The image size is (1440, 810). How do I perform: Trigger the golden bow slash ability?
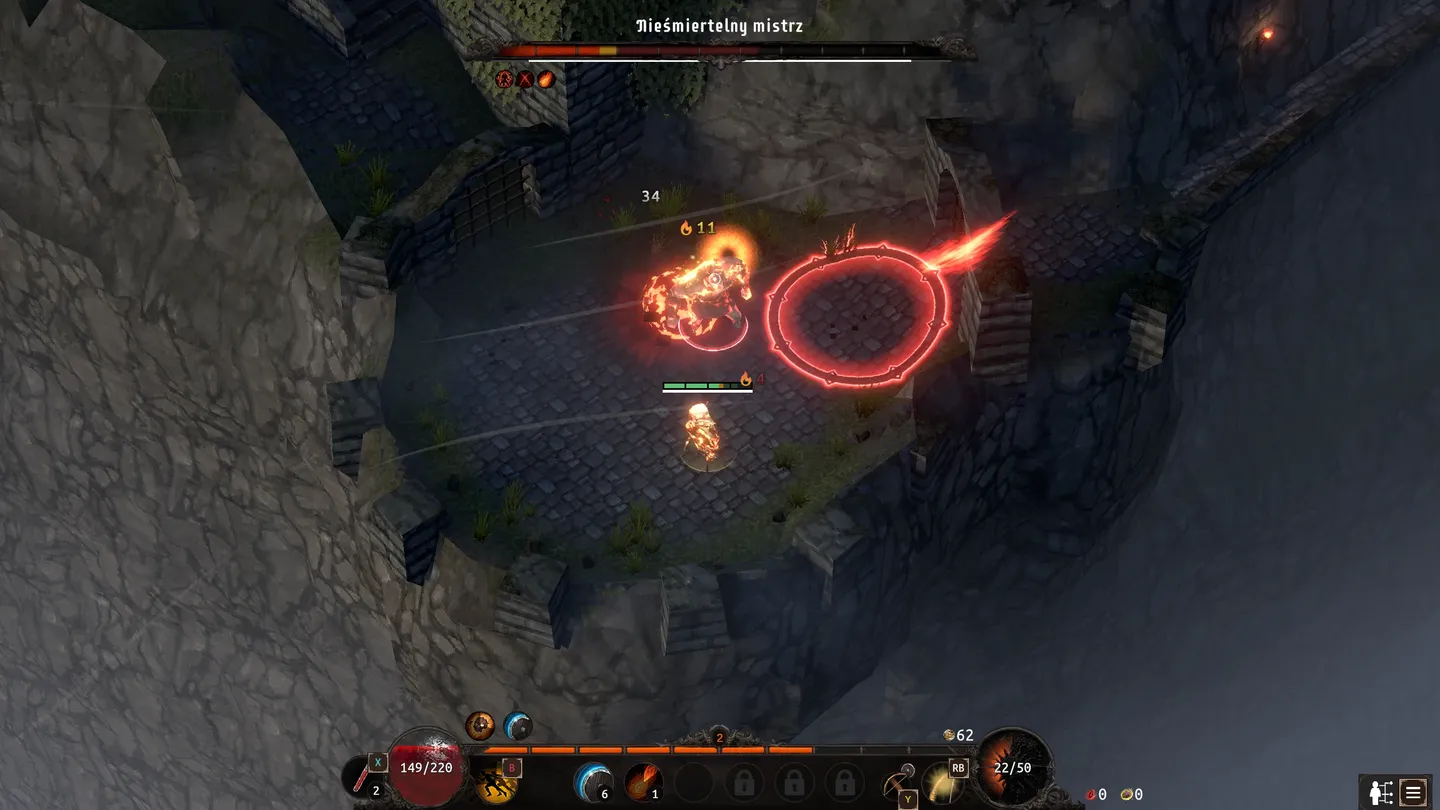click(x=941, y=781)
